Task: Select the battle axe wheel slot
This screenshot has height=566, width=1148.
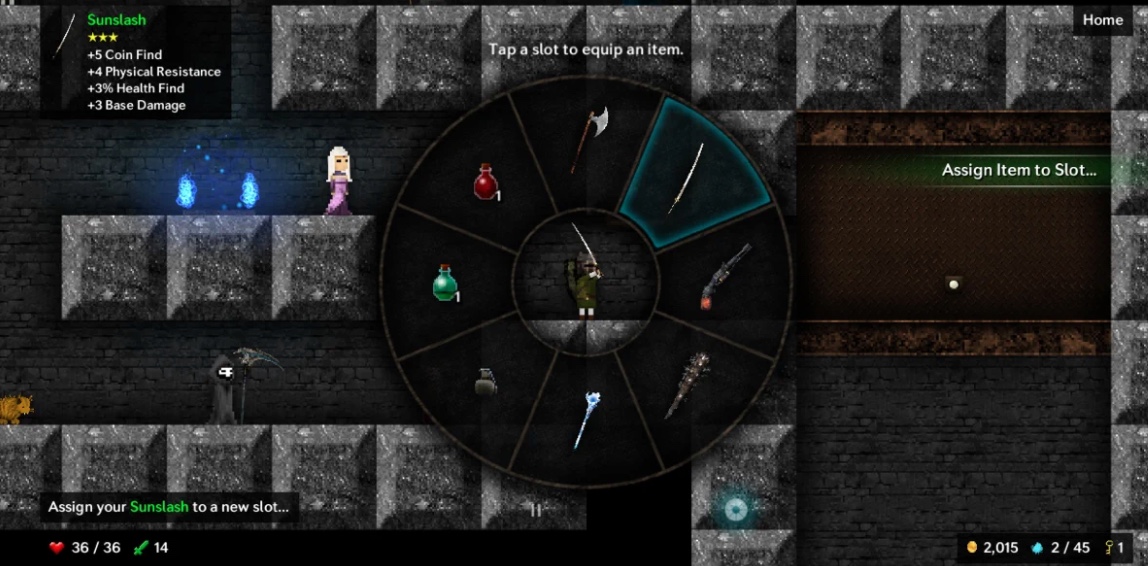Action: pyautogui.click(x=589, y=139)
